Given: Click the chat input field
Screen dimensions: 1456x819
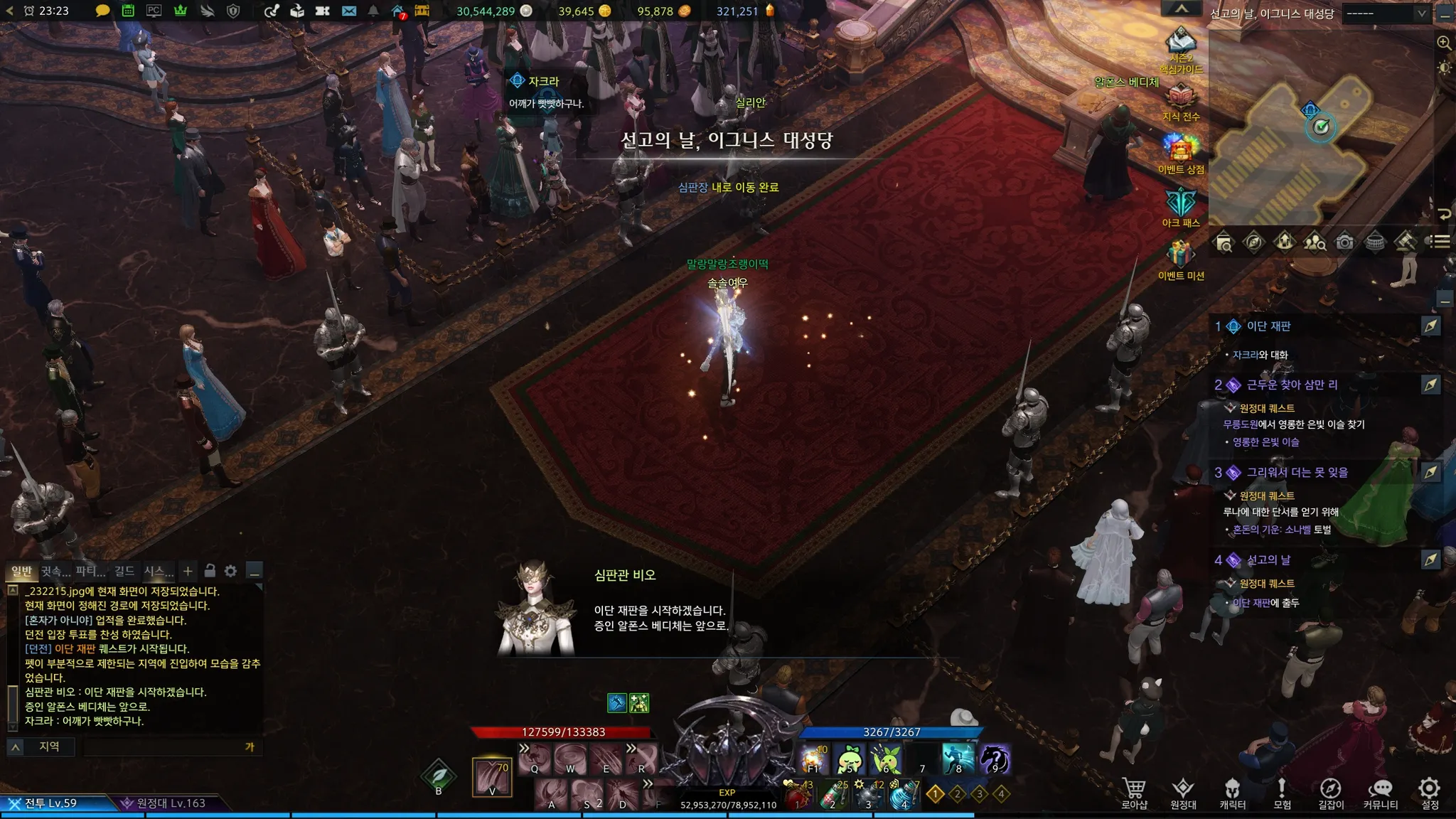Looking at the screenshot, I should click(x=164, y=746).
